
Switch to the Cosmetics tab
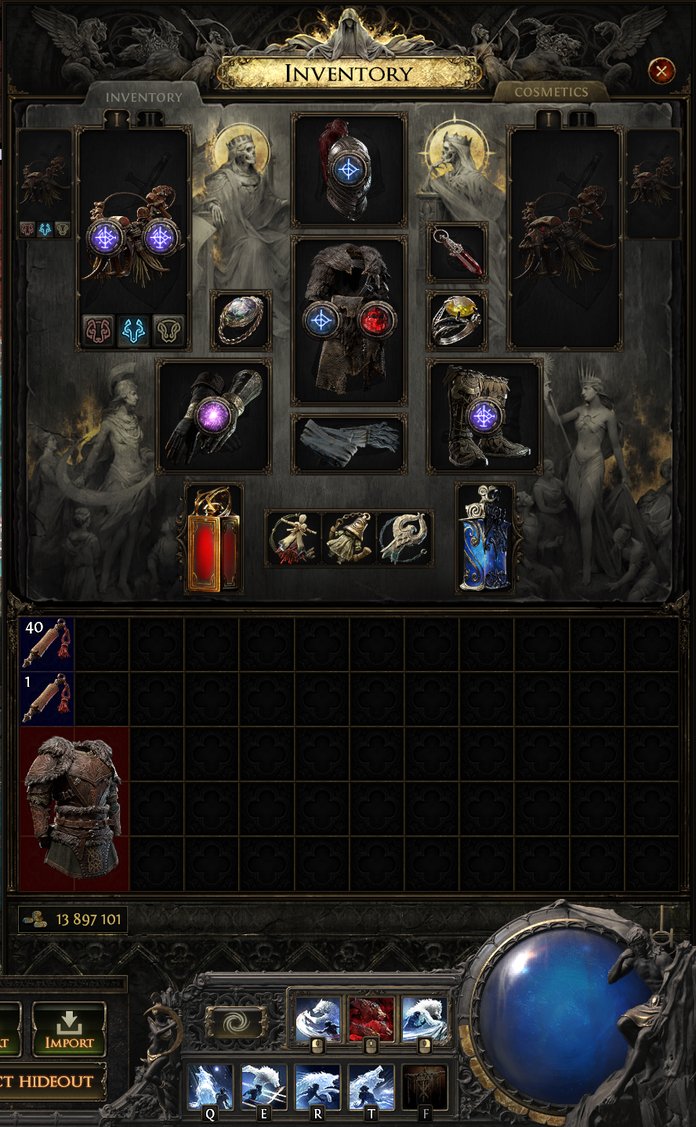[x=550, y=92]
